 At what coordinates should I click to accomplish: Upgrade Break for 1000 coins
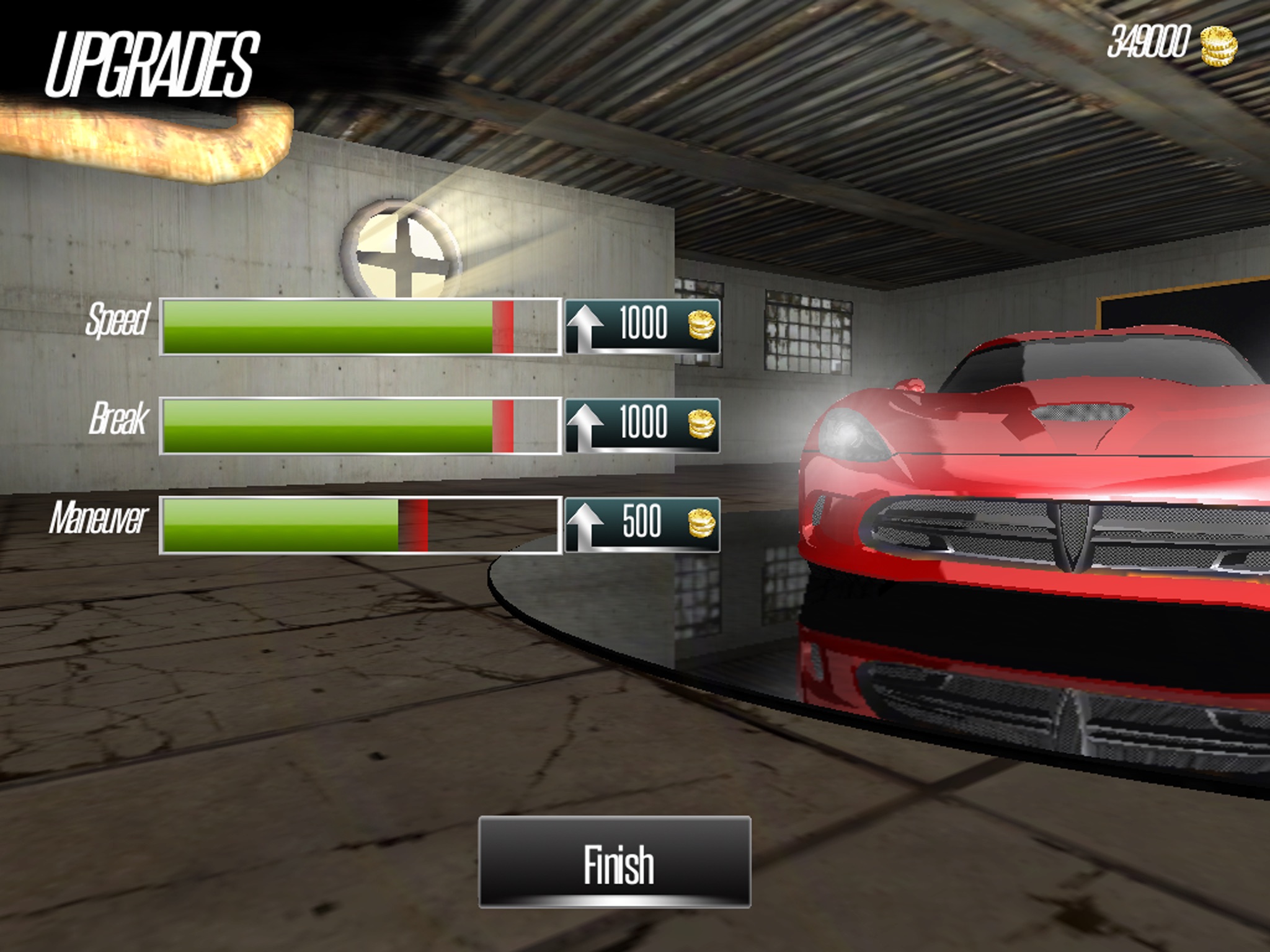(642, 425)
